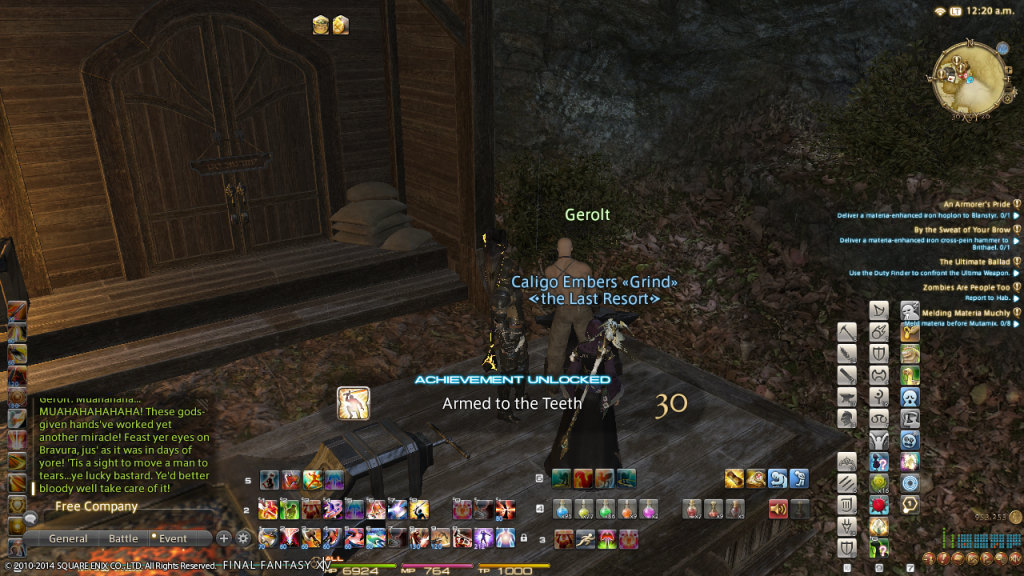Click the Achievement Unlocked trophy icon
The image size is (1024, 576).
point(353,402)
